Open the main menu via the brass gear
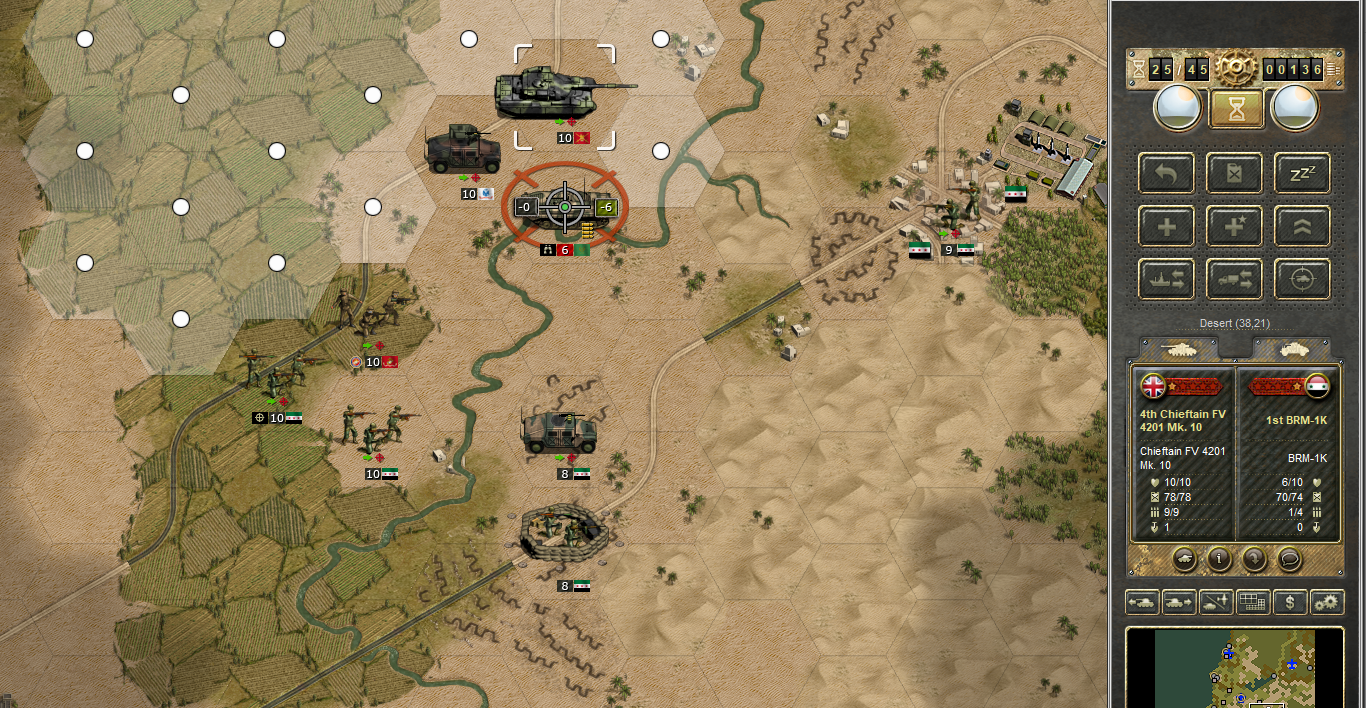The image size is (1366, 708). click(1237, 68)
